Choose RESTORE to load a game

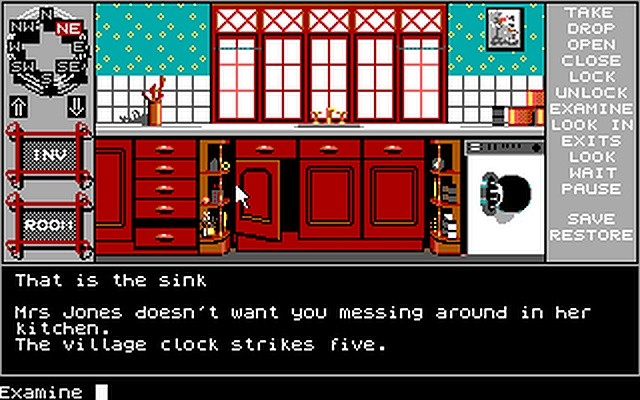pyautogui.click(x=591, y=235)
